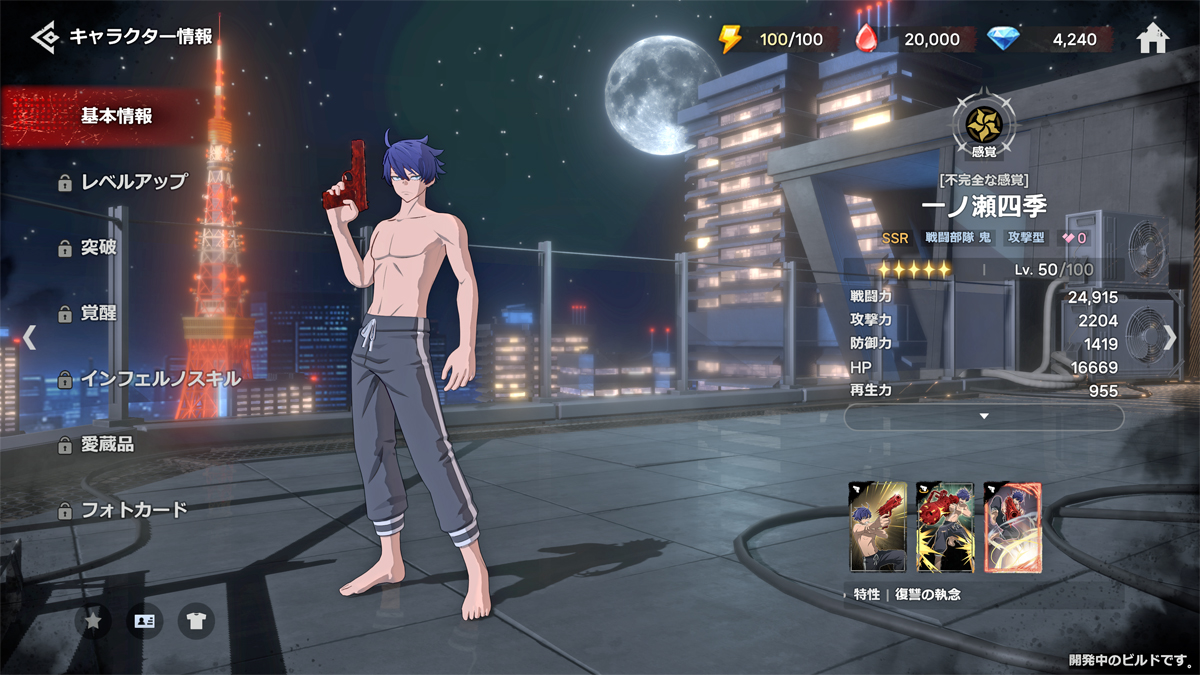Viewport: 1200px width, 675px height.
Task: Switch to the 突破 tab
Action: [x=98, y=247]
